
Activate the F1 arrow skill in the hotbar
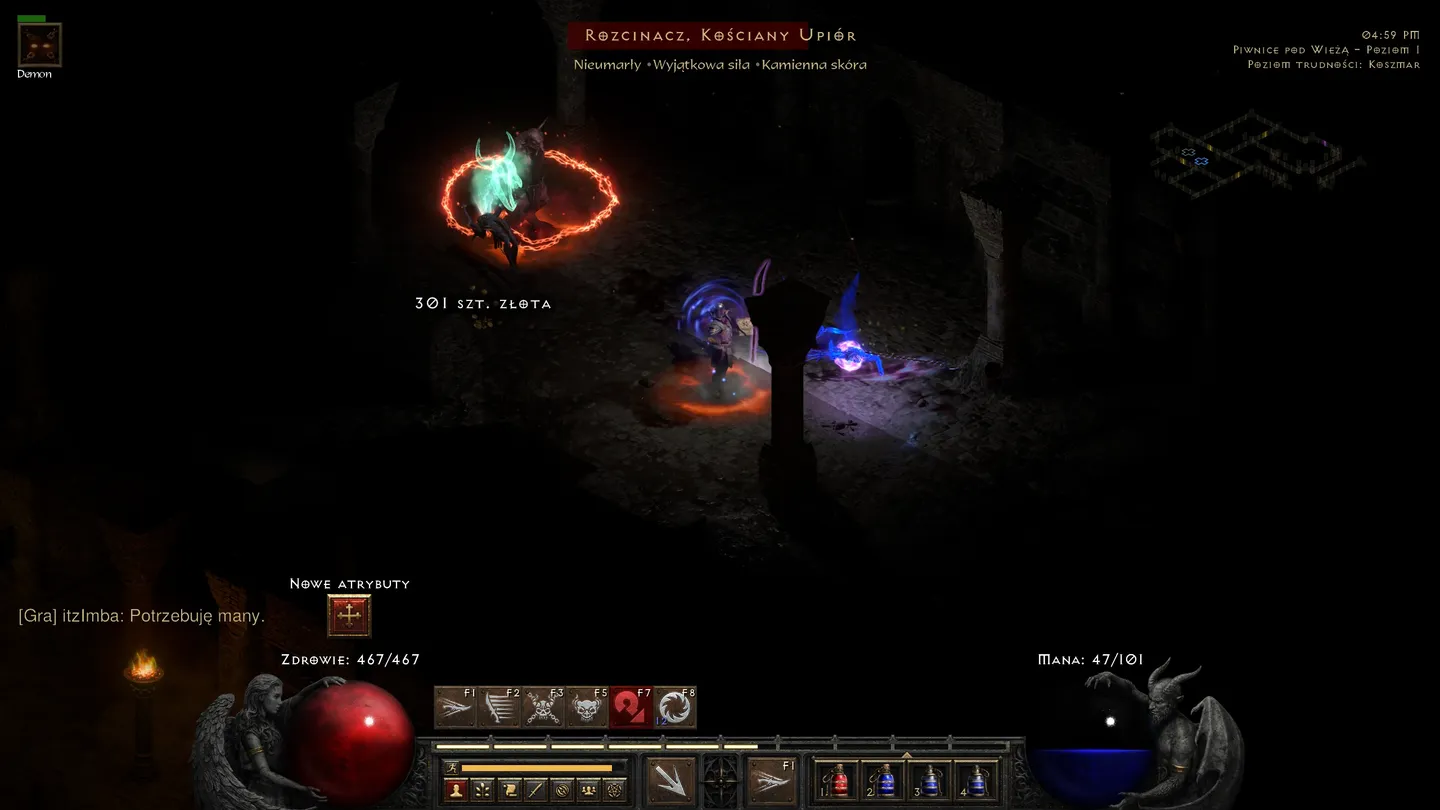tap(455, 708)
